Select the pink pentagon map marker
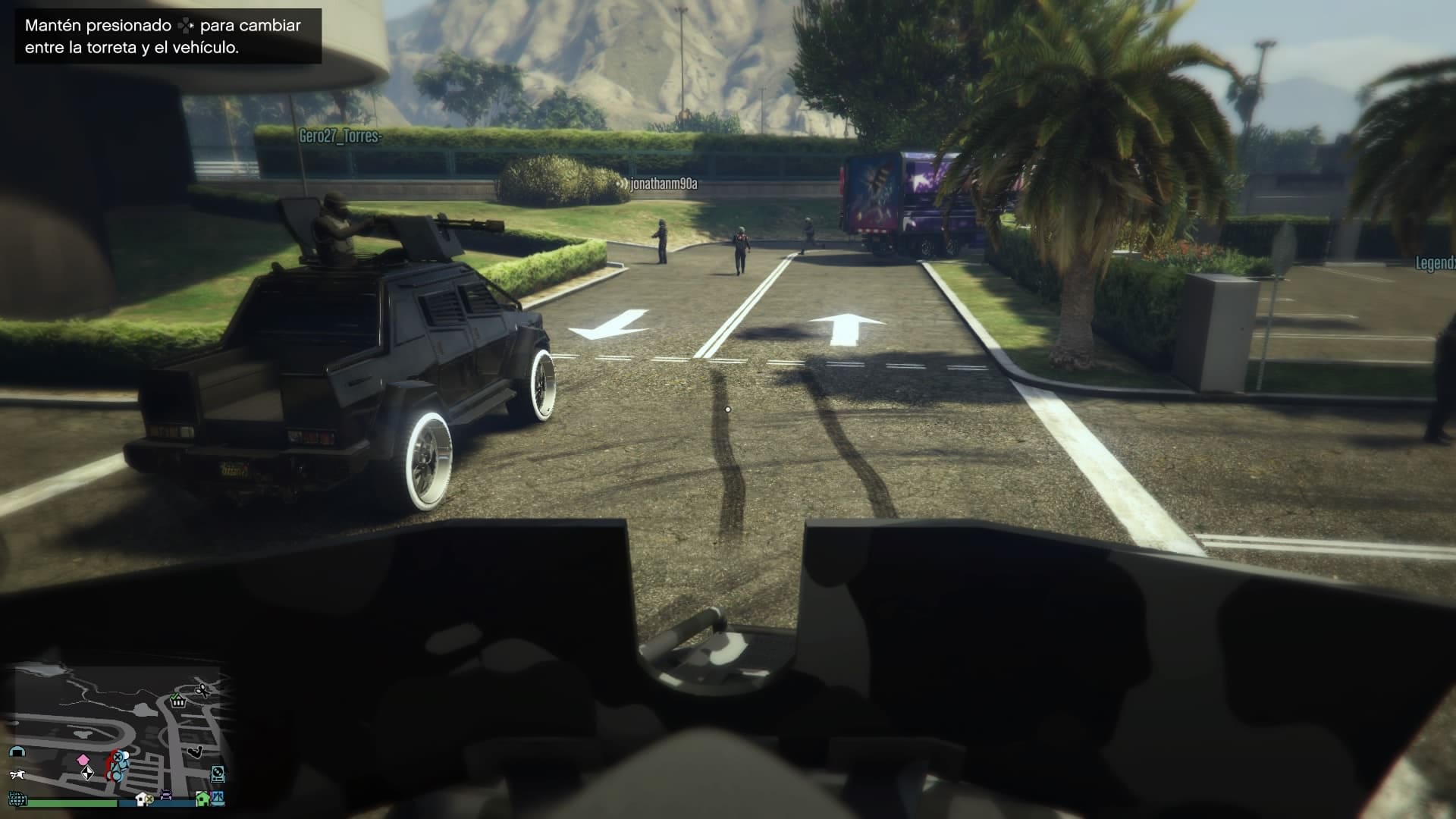 click(83, 760)
